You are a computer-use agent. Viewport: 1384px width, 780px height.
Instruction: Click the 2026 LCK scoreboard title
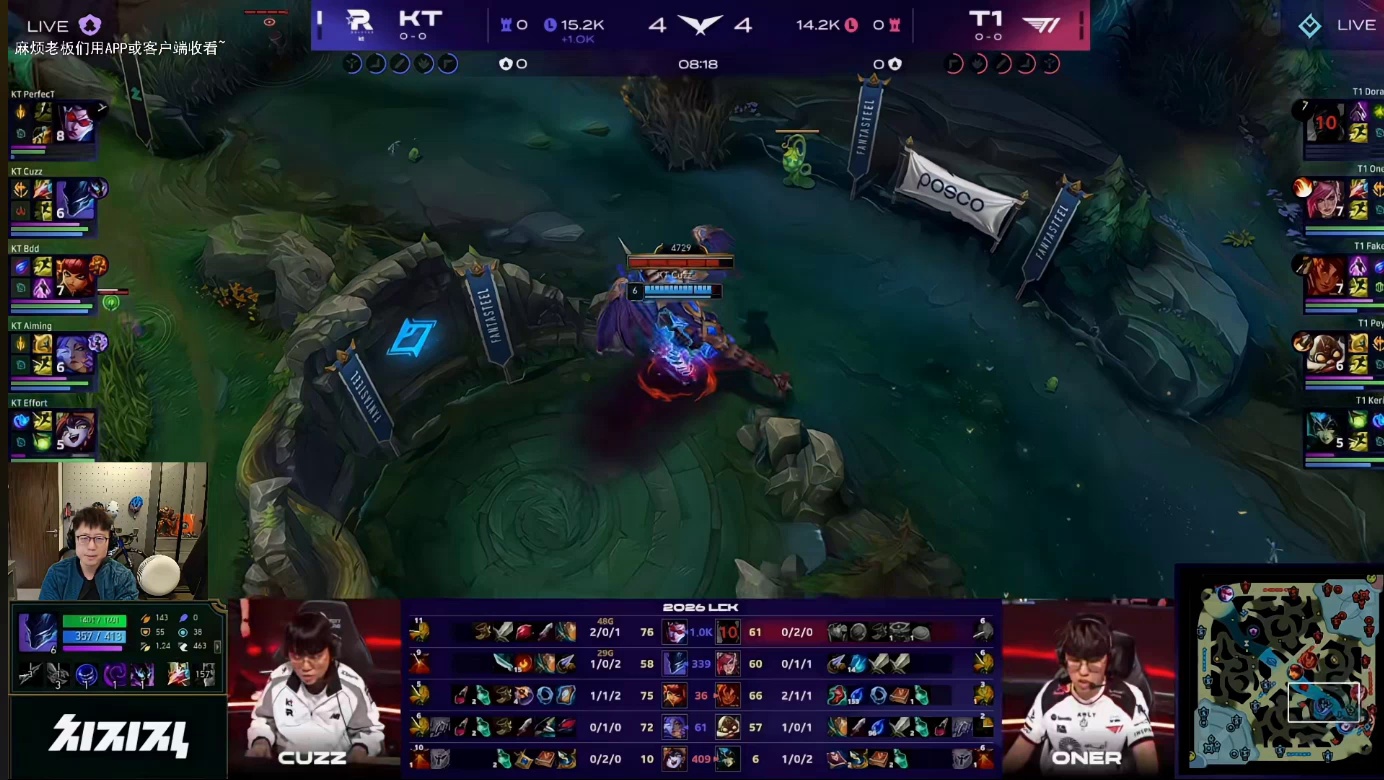click(700, 608)
